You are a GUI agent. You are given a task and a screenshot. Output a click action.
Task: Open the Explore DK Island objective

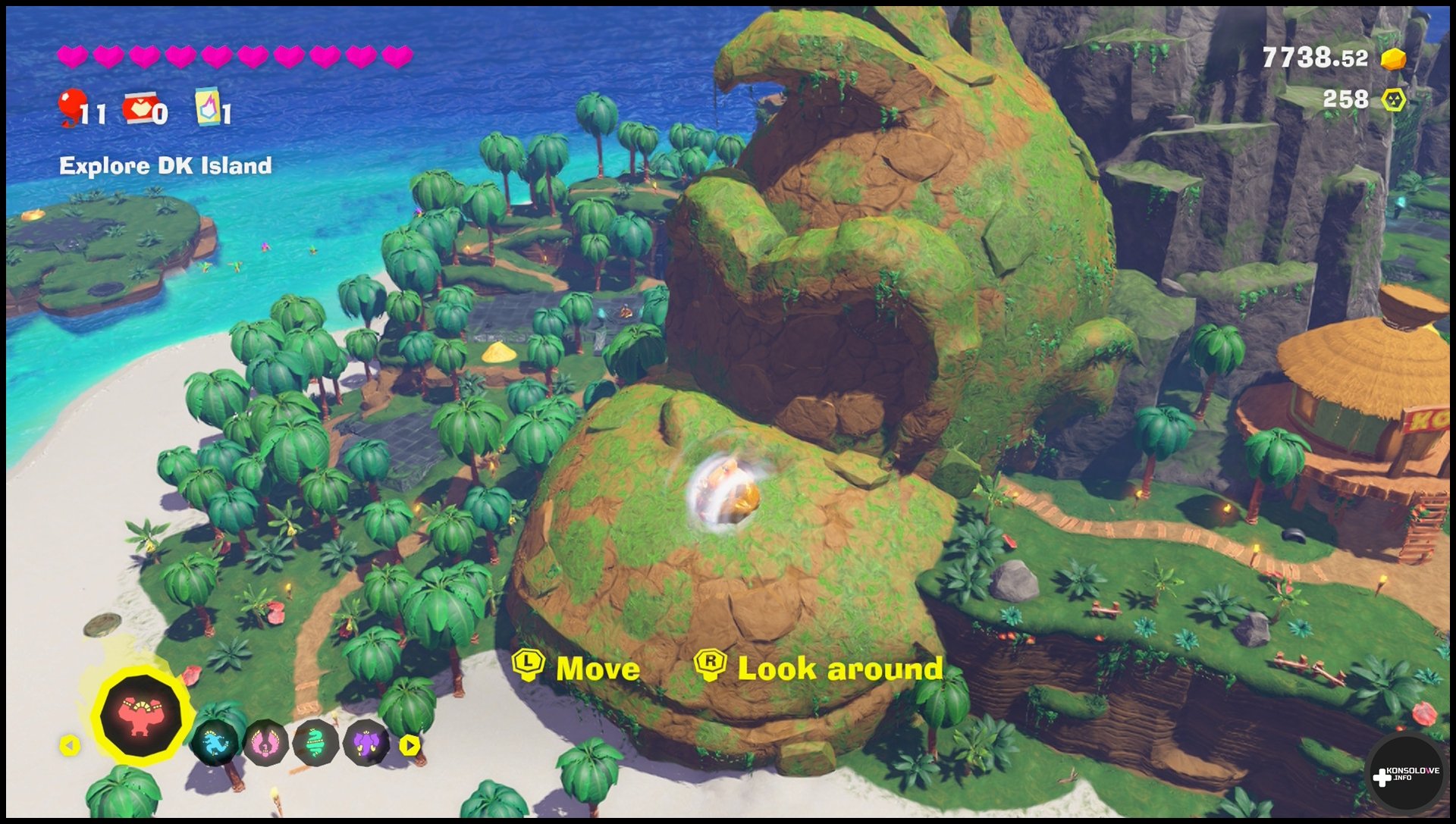[165, 166]
